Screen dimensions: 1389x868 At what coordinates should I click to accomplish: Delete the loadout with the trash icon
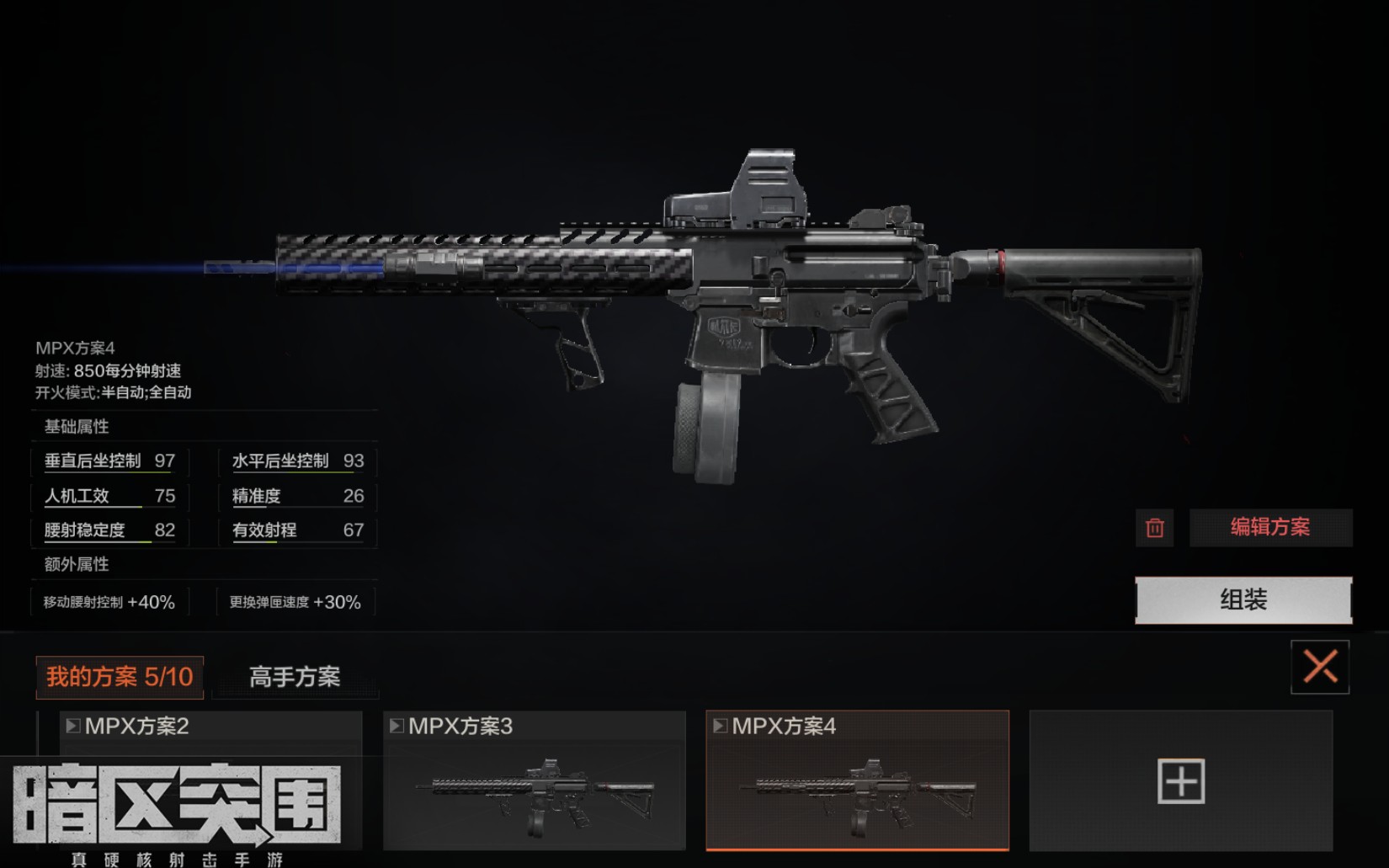point(1154,528)
